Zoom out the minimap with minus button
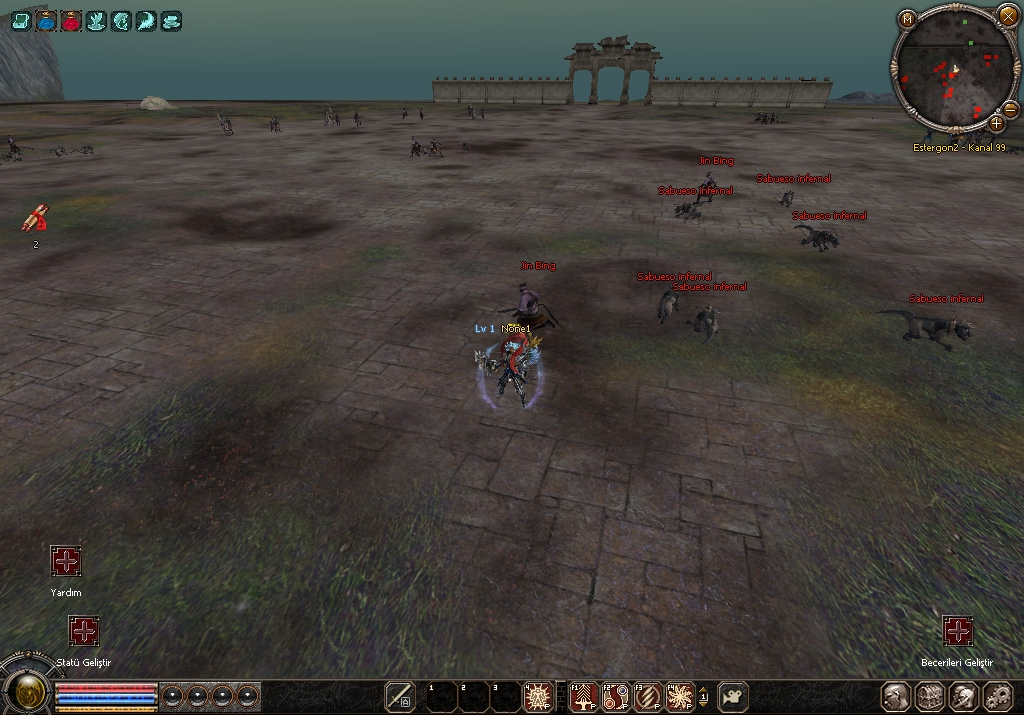Image resolution: width=1024 pixels, height=715 pixels. pyautogui.click(x=1010, y=108)
